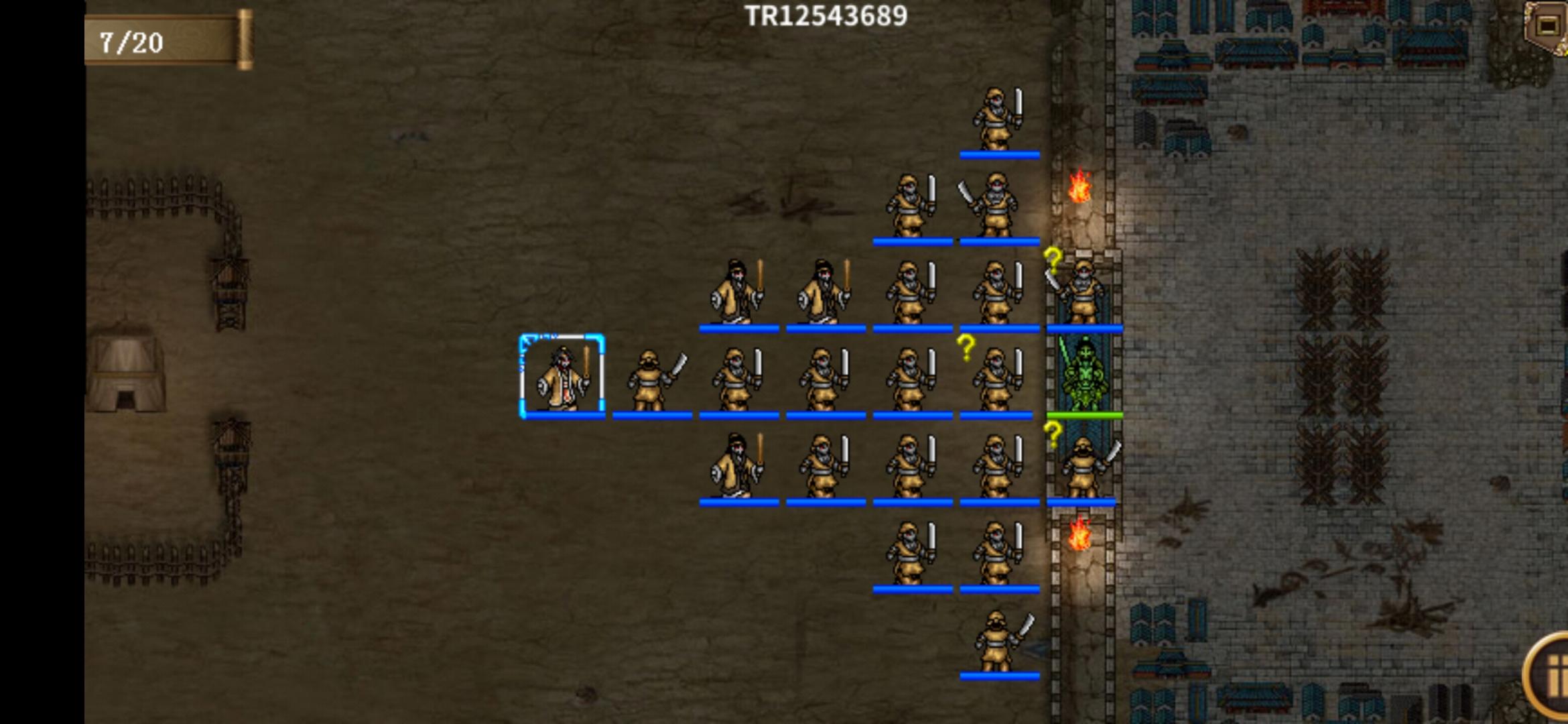Select the unit with the blue cursor frame

pos(562,377)
